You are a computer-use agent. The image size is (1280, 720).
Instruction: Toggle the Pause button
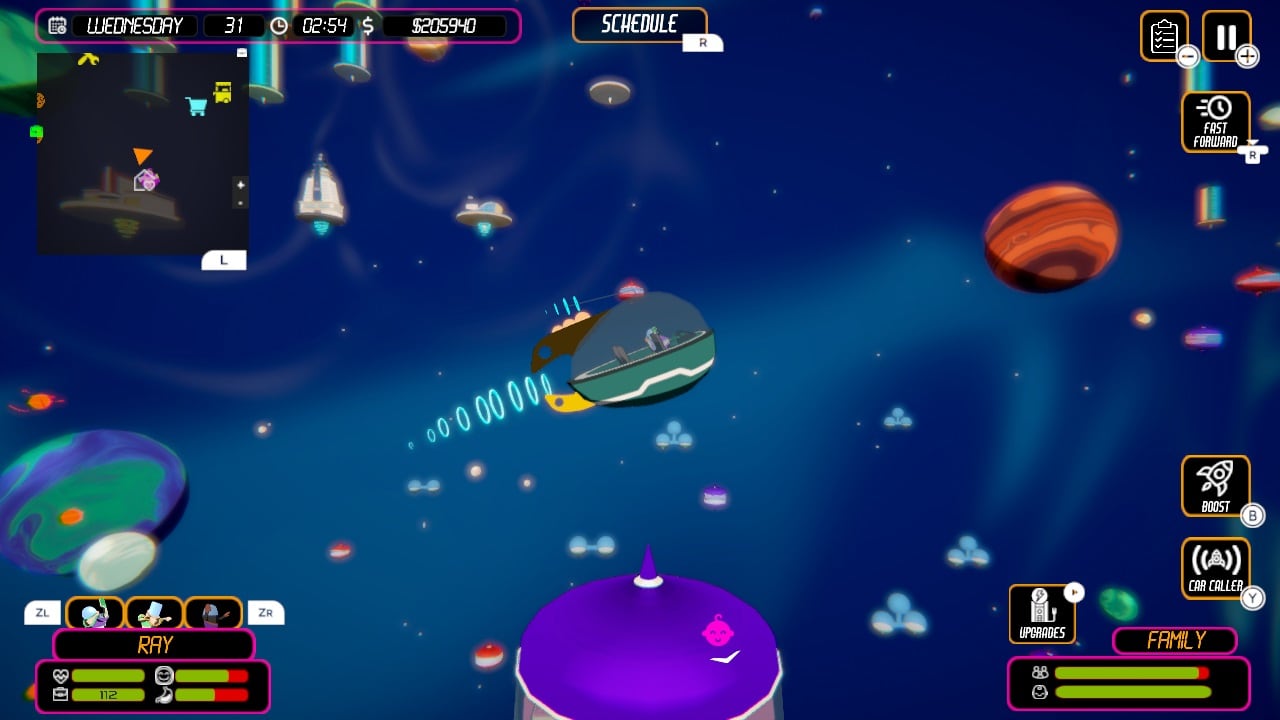tap(1225, 38)
